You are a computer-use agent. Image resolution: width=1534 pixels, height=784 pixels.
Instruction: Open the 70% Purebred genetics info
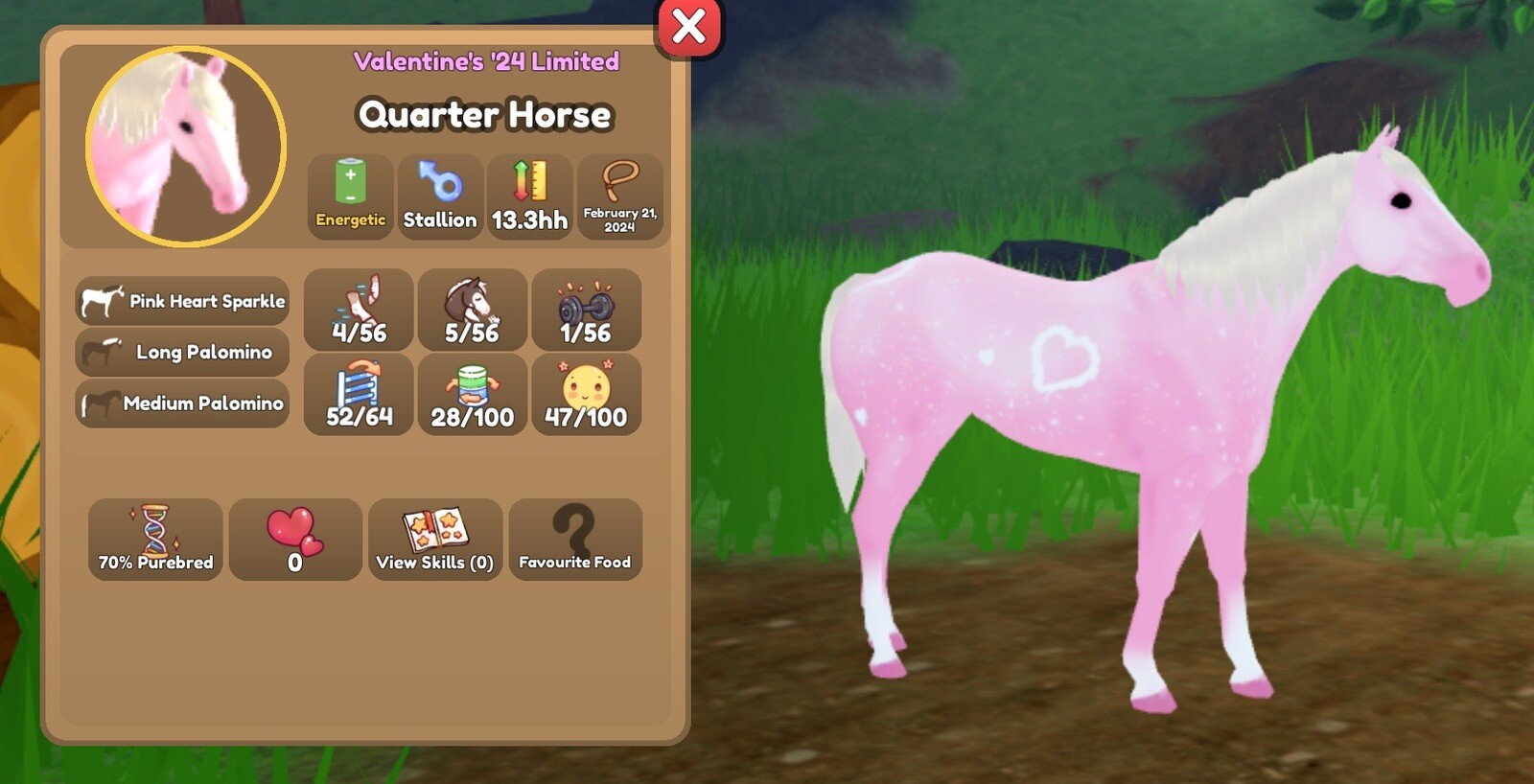point(155,540)
